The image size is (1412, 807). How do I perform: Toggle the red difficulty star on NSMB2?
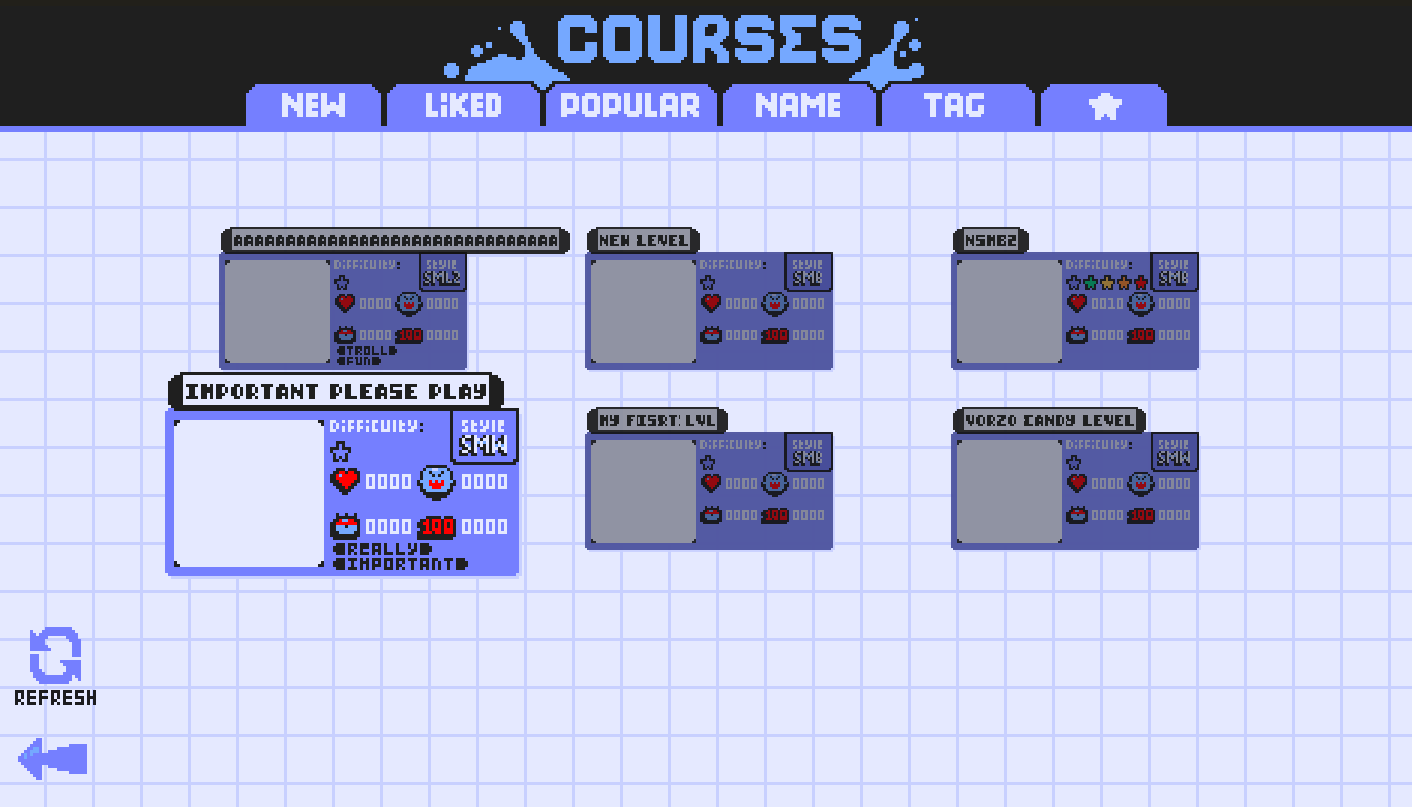1140,282
